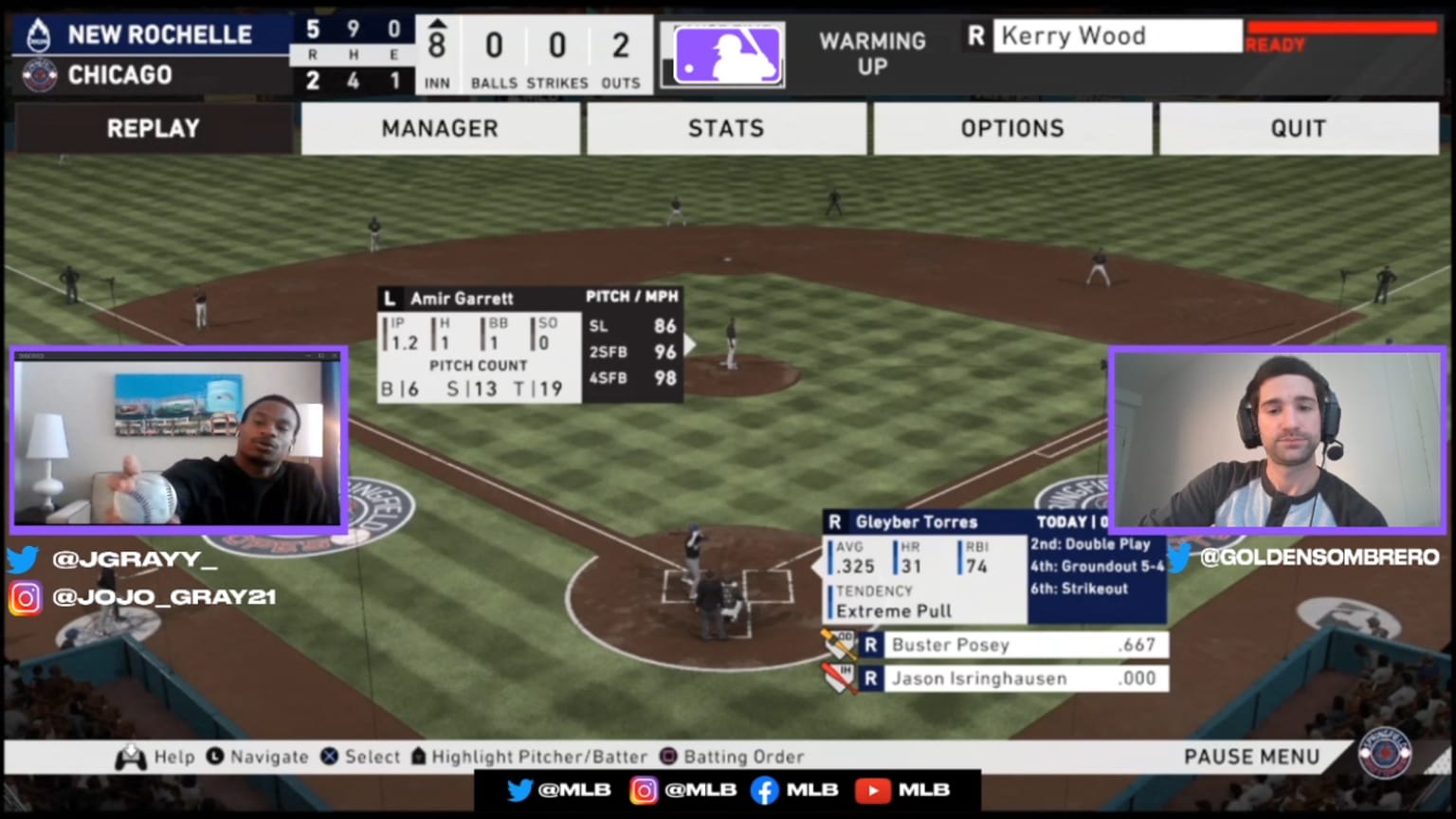
Task: Open the PAUSE MENU
Action: tap(1251, 756)
